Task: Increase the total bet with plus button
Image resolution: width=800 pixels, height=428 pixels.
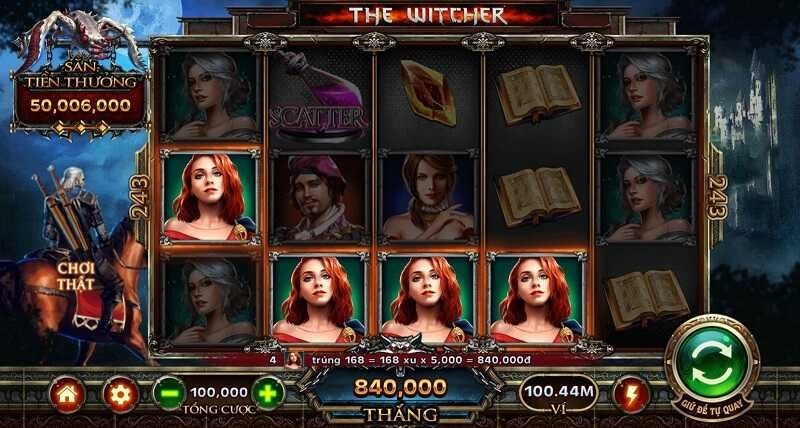Action: [268, 393]
